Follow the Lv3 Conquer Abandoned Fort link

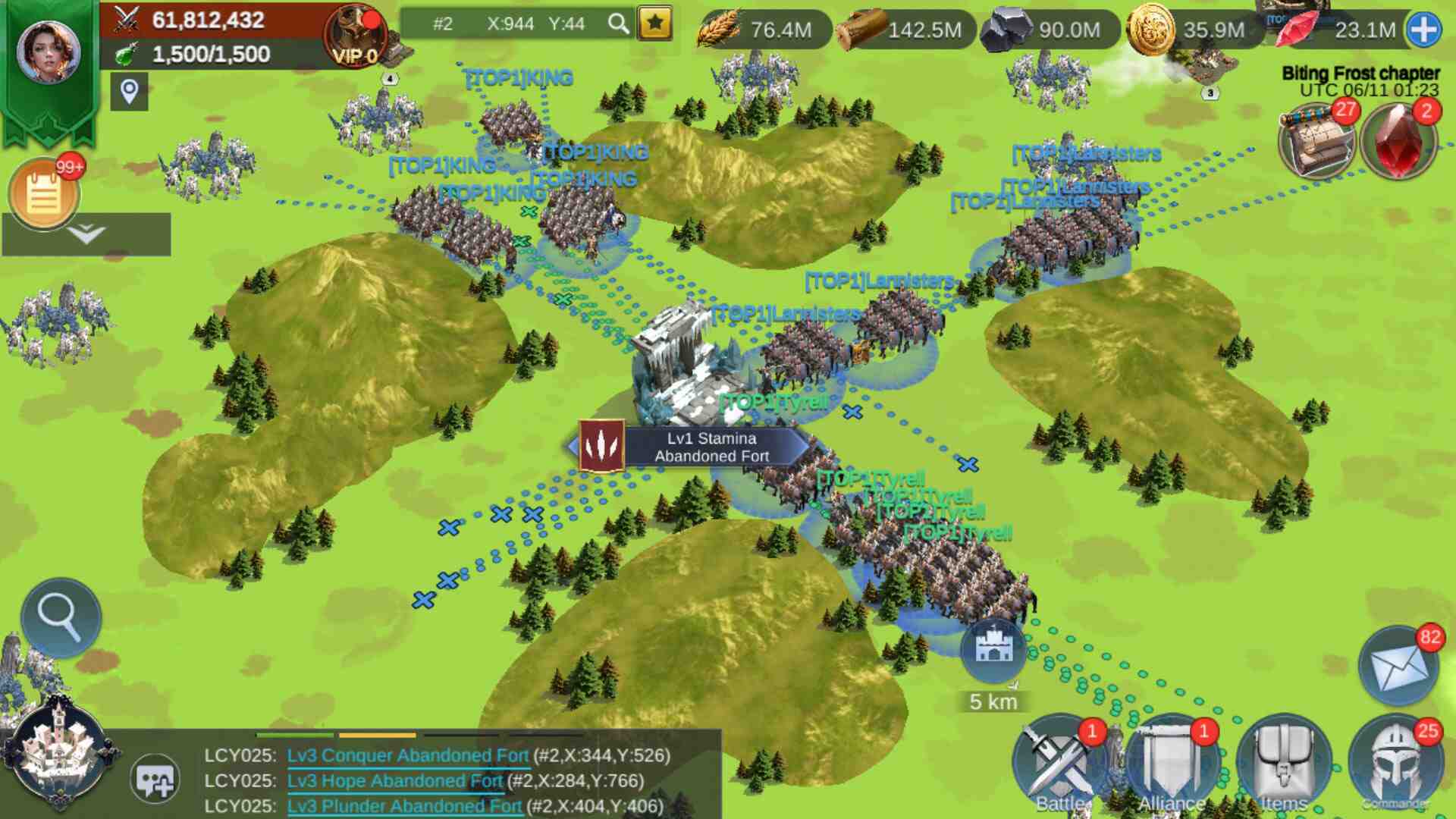tap(407, 755)
